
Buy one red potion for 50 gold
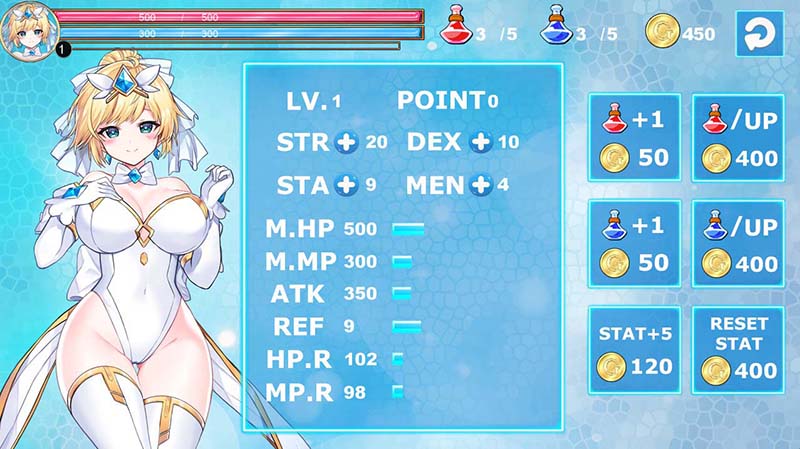coord(634,138)
